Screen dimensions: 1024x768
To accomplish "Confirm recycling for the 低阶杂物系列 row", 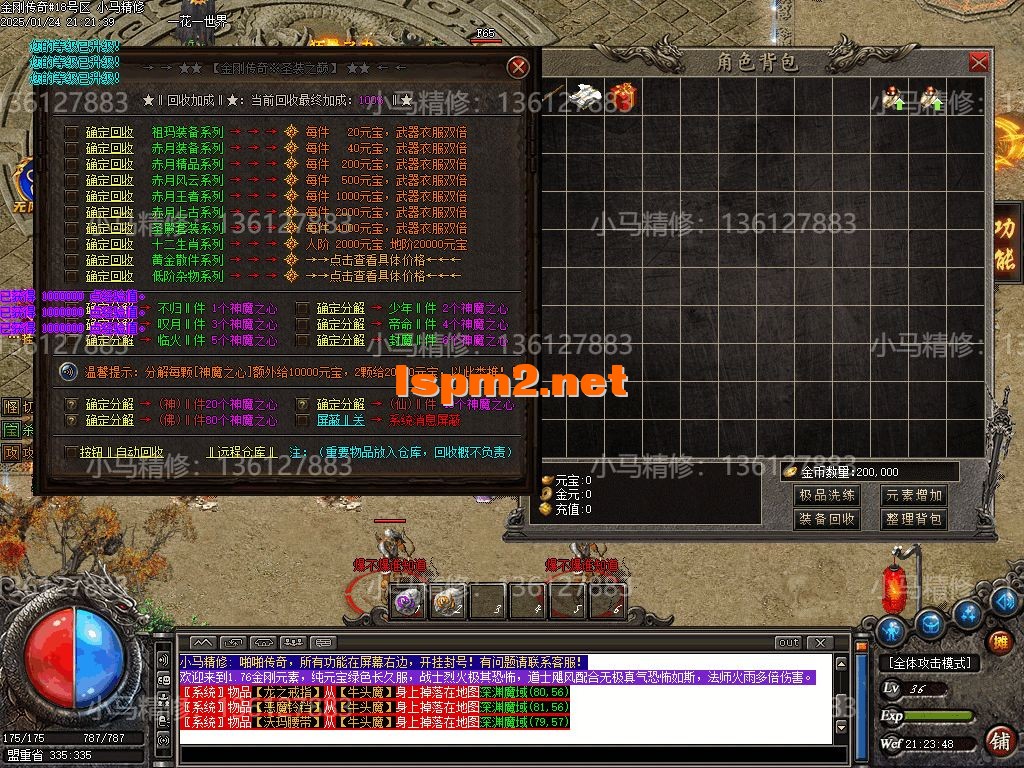I will coord(109,276).
